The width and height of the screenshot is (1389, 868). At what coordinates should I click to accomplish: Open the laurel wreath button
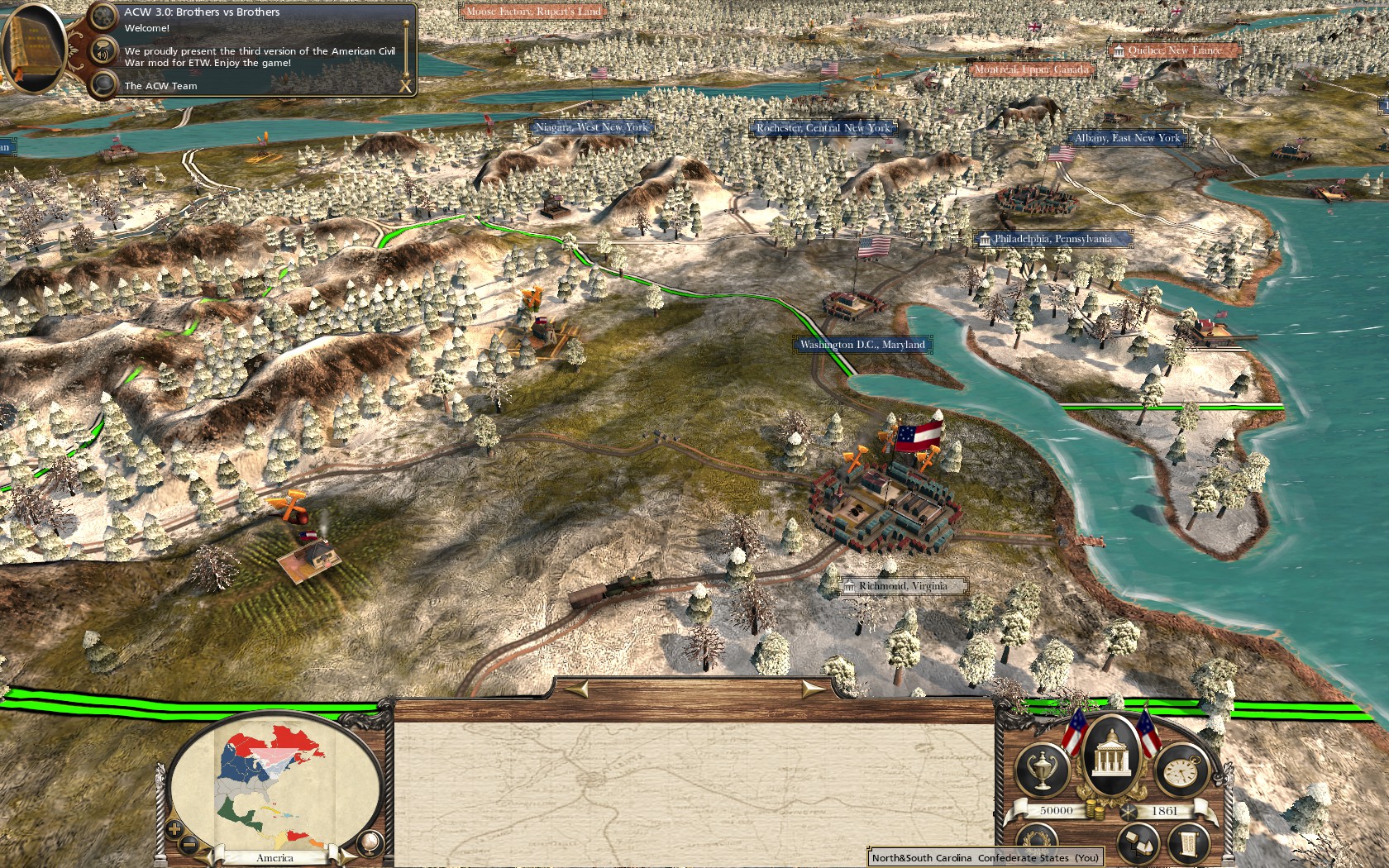1038,842
